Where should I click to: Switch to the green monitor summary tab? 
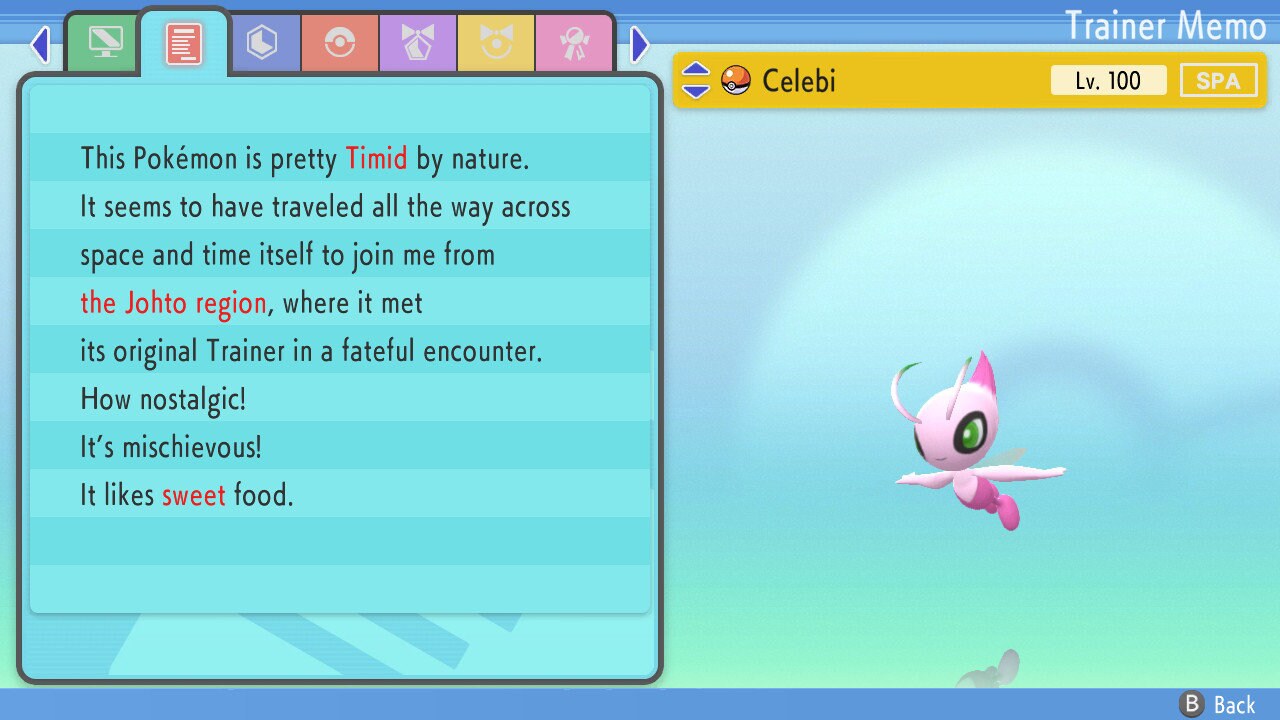(x=105, y=43)
